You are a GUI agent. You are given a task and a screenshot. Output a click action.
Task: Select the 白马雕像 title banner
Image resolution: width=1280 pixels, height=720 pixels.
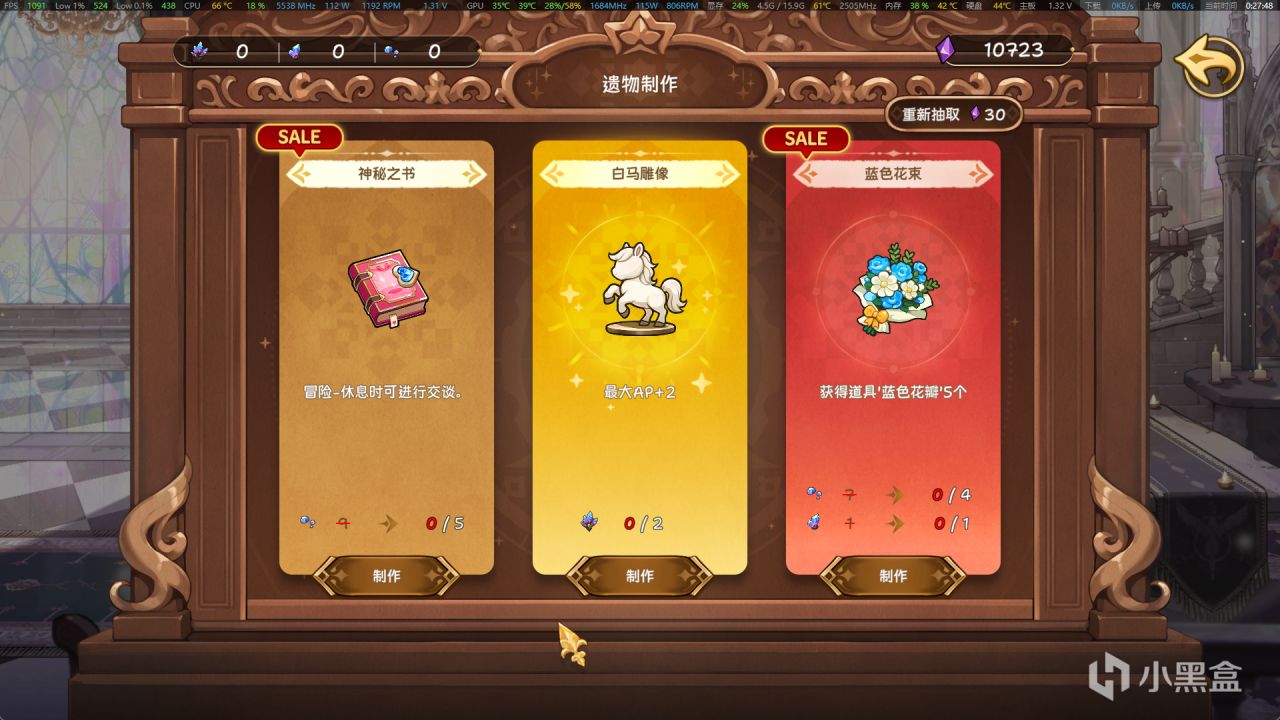point(640,173)
